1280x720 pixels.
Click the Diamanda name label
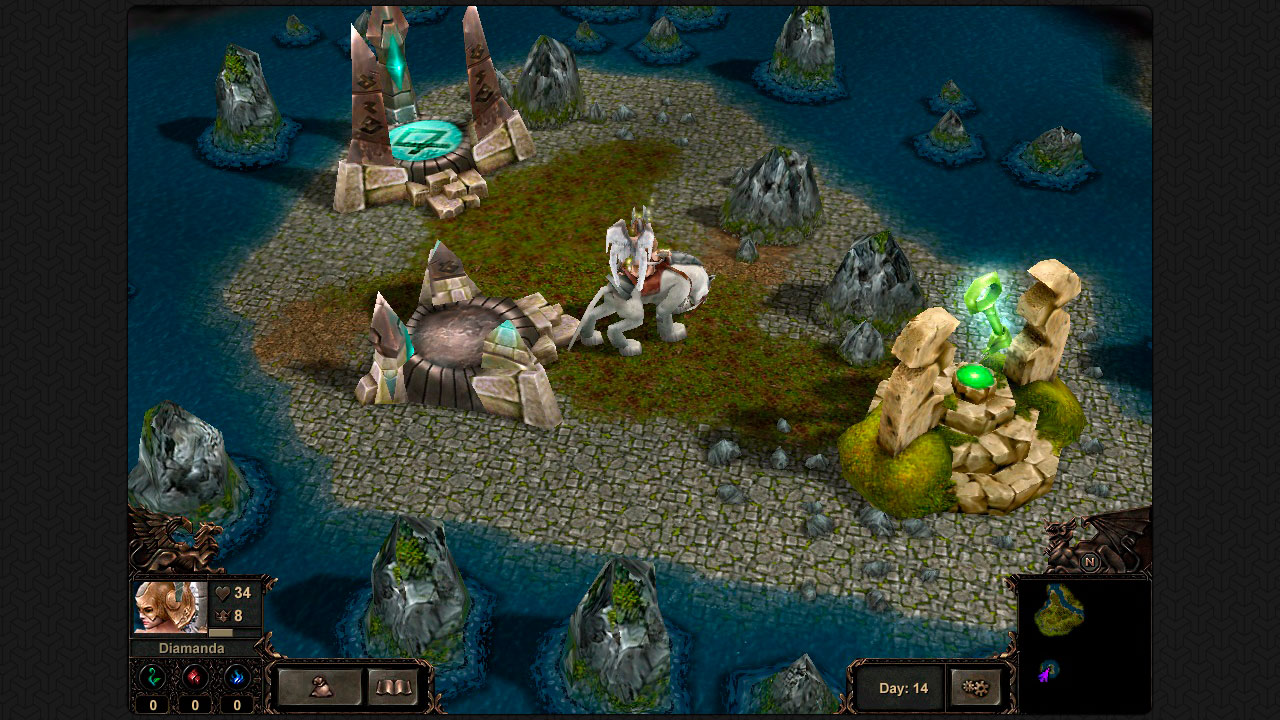tap(192, 647)
